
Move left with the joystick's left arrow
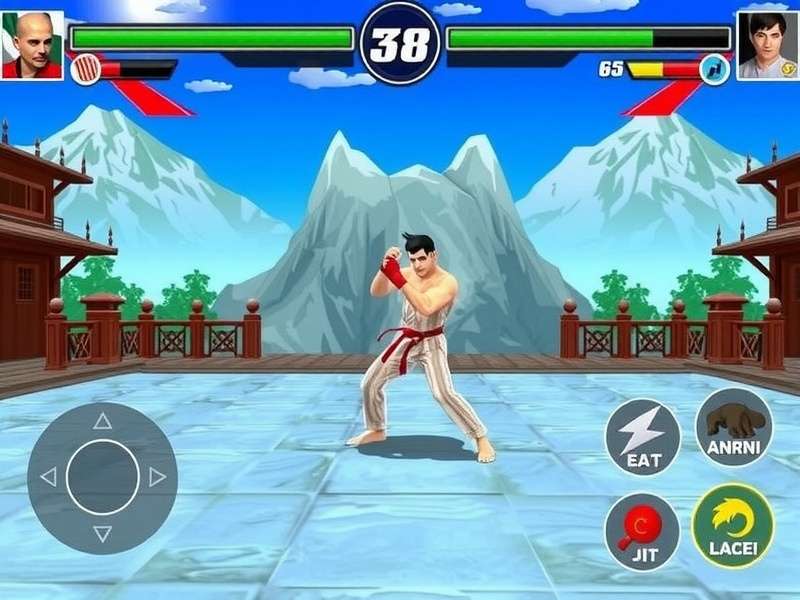click(x=48, y=477)
